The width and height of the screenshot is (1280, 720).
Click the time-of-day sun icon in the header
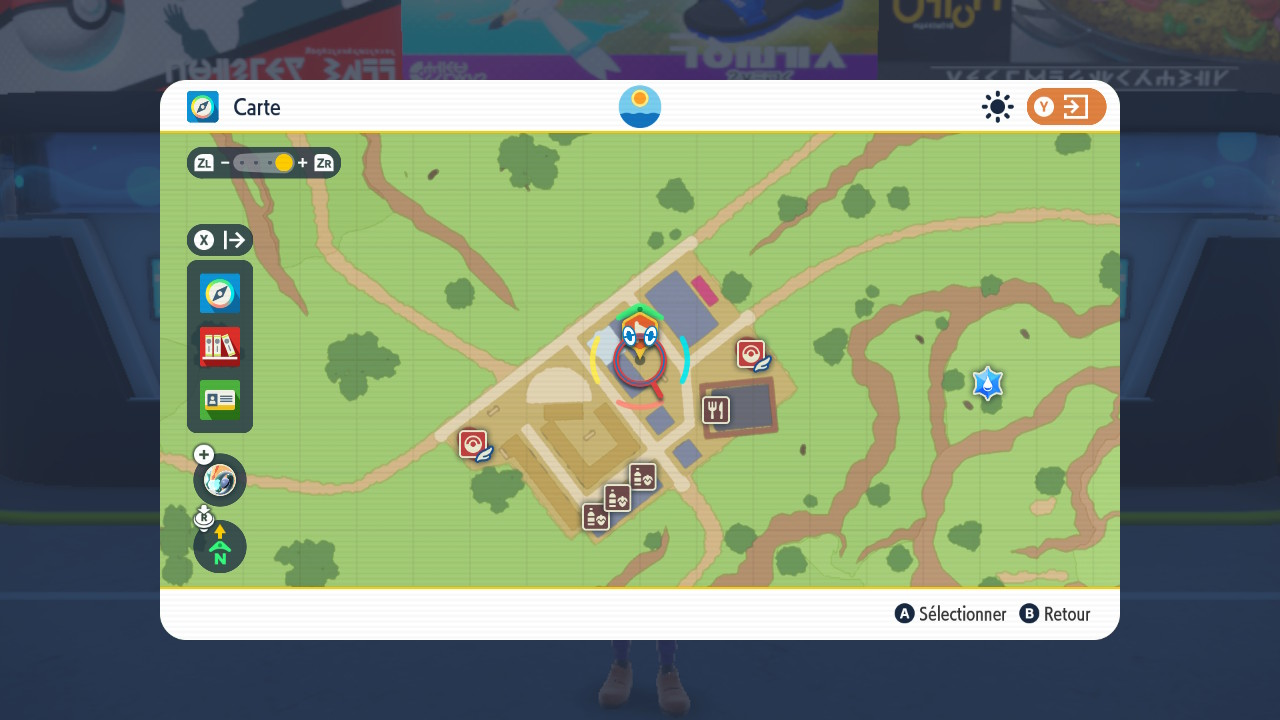click(x=640, y=107)
